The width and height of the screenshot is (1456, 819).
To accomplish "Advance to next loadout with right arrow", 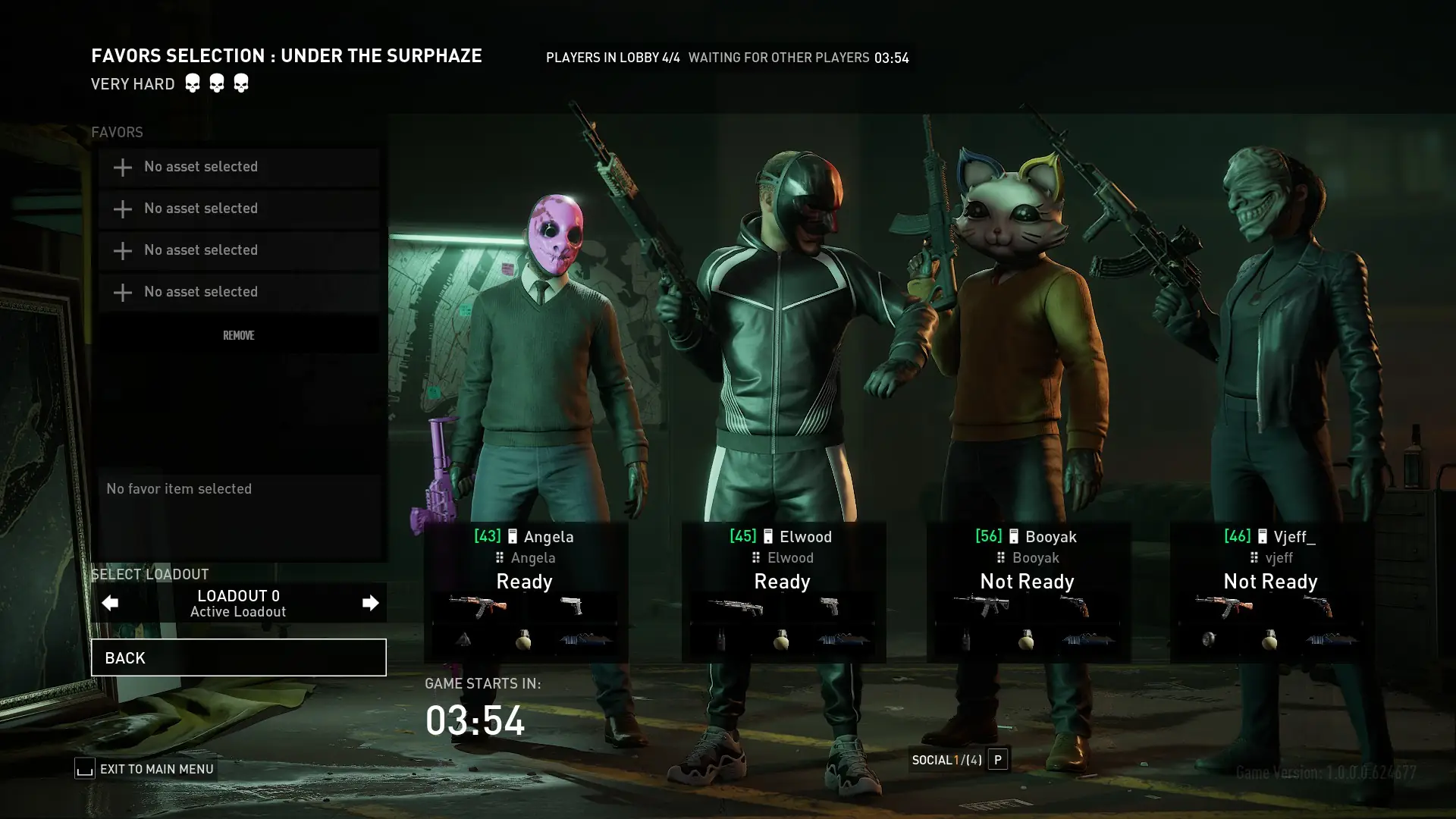I will (x=369, y=602).
